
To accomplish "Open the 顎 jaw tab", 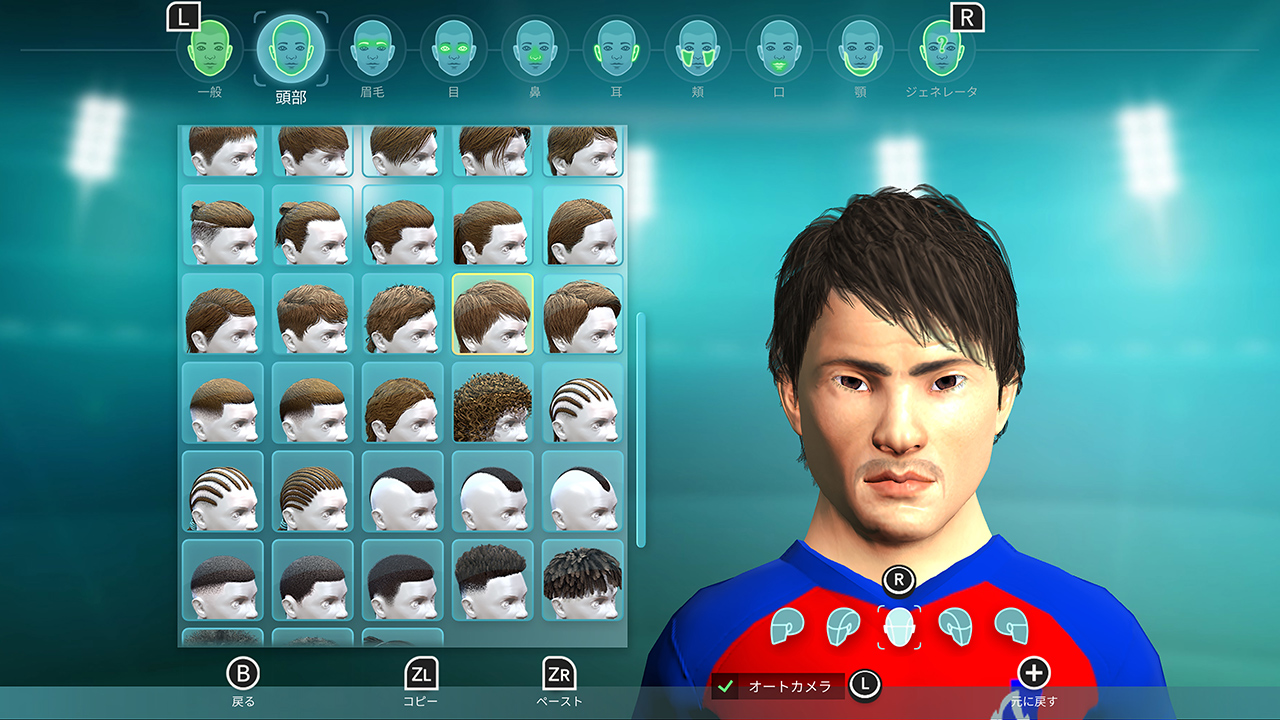I will [860, 50].
